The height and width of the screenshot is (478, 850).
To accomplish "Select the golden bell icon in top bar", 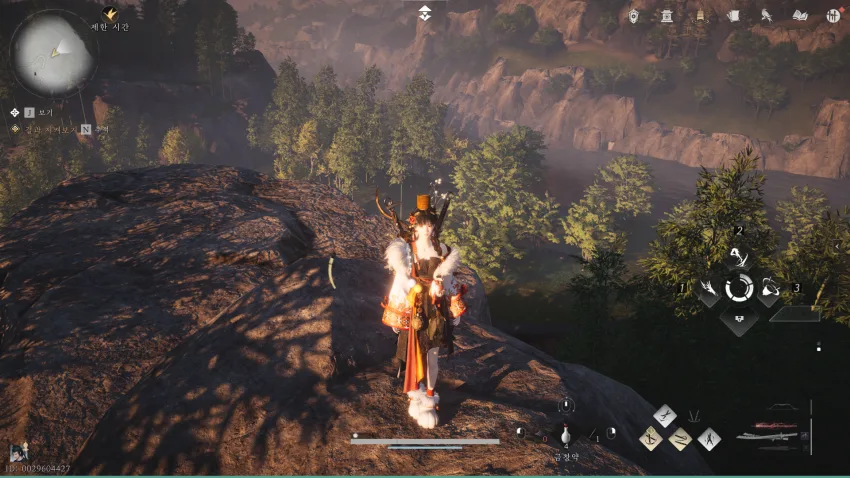I will point(700,15).
